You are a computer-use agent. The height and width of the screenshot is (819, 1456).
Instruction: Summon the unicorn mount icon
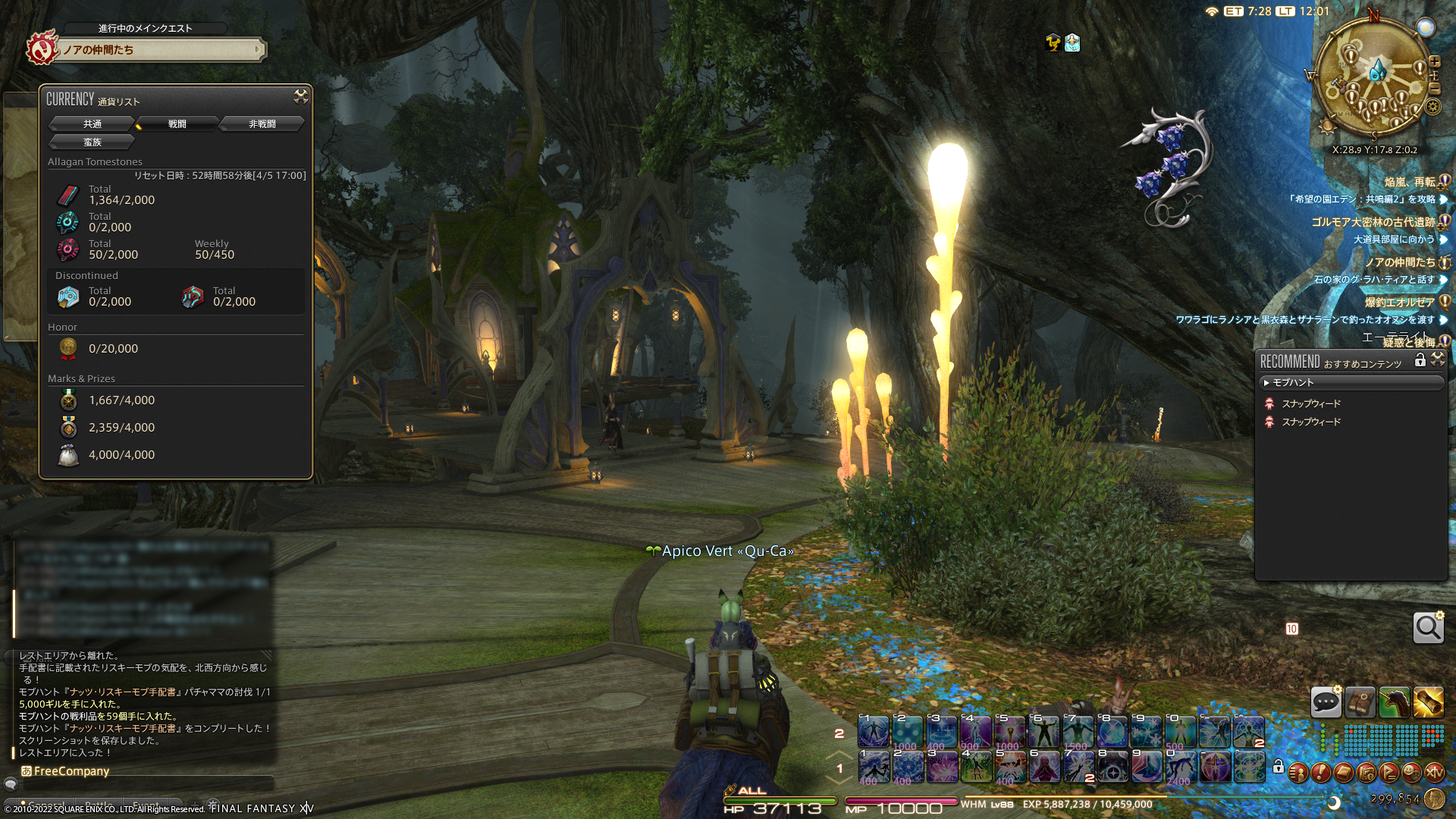[1394, 702]
